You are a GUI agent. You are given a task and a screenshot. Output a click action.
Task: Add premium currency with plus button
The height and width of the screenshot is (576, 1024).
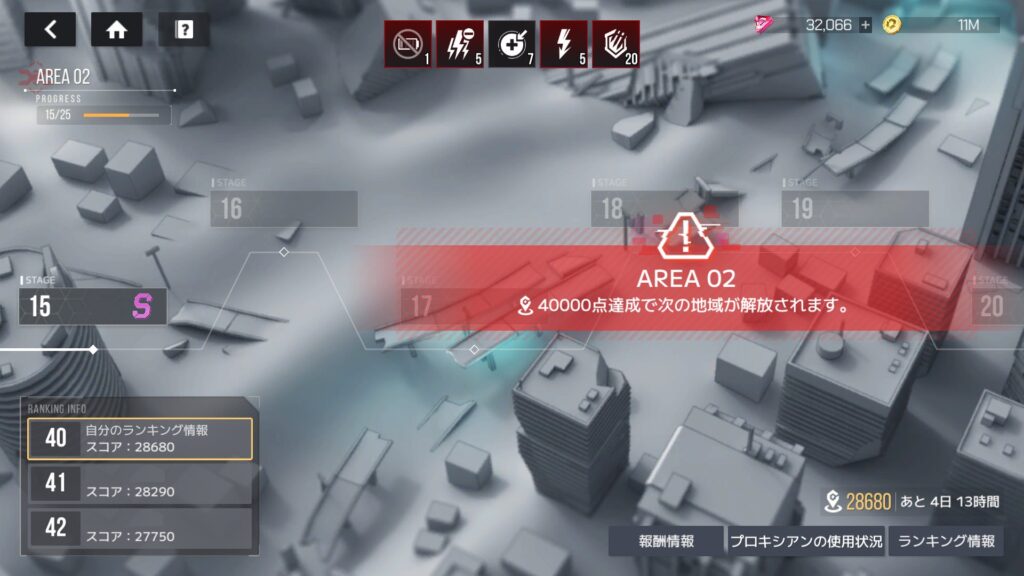[x=865, y=25]
